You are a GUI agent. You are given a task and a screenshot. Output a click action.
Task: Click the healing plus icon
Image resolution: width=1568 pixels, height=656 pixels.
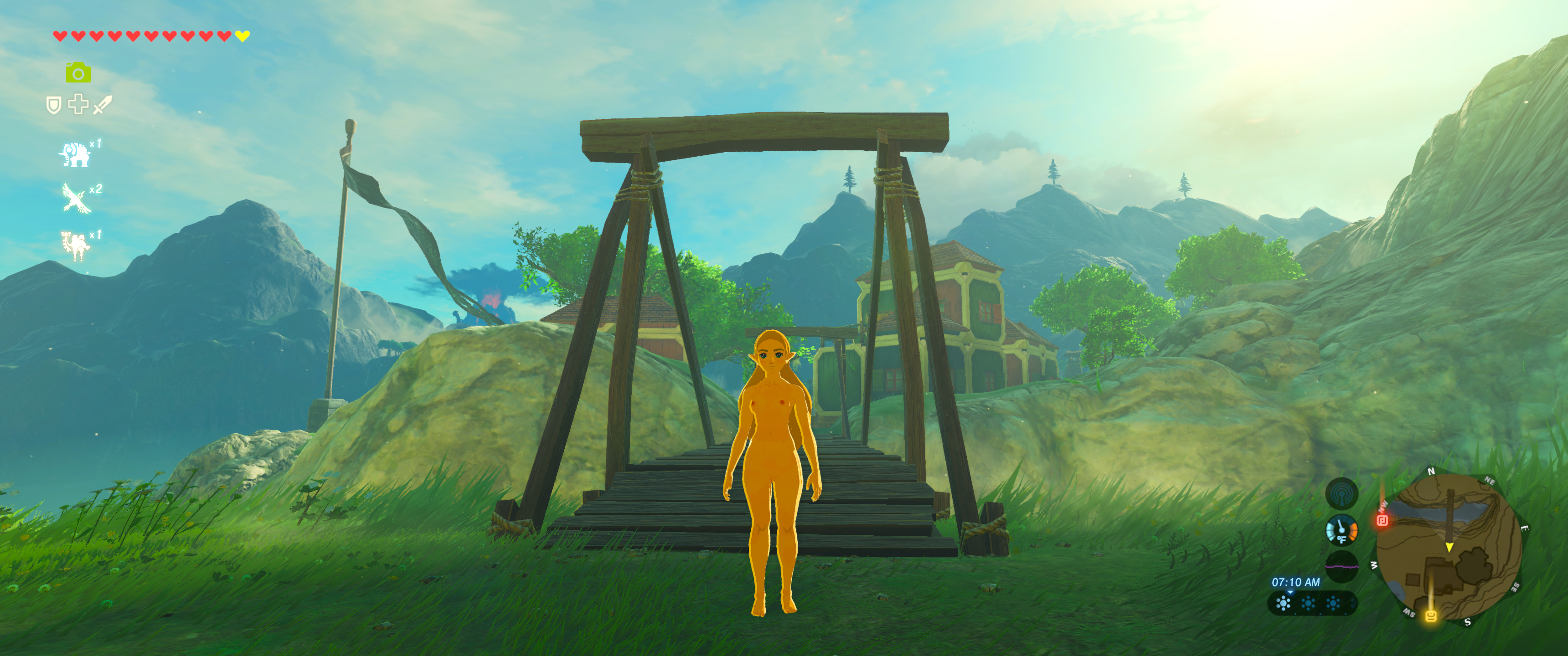(78, 105)
